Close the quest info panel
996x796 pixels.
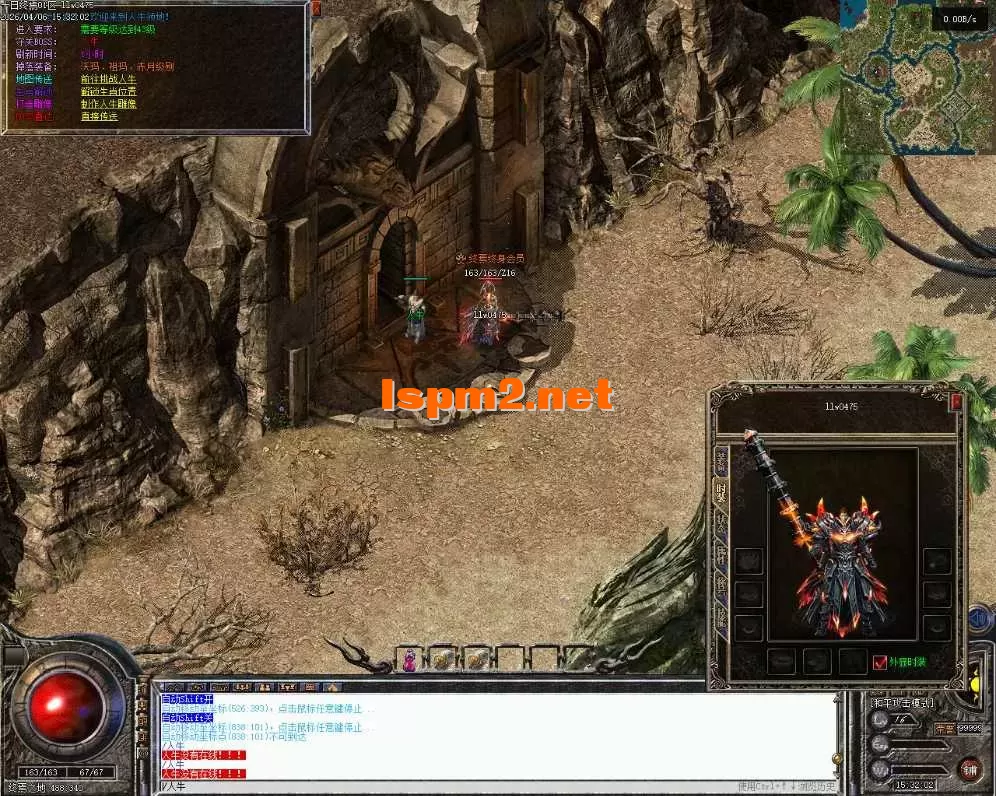316,8
